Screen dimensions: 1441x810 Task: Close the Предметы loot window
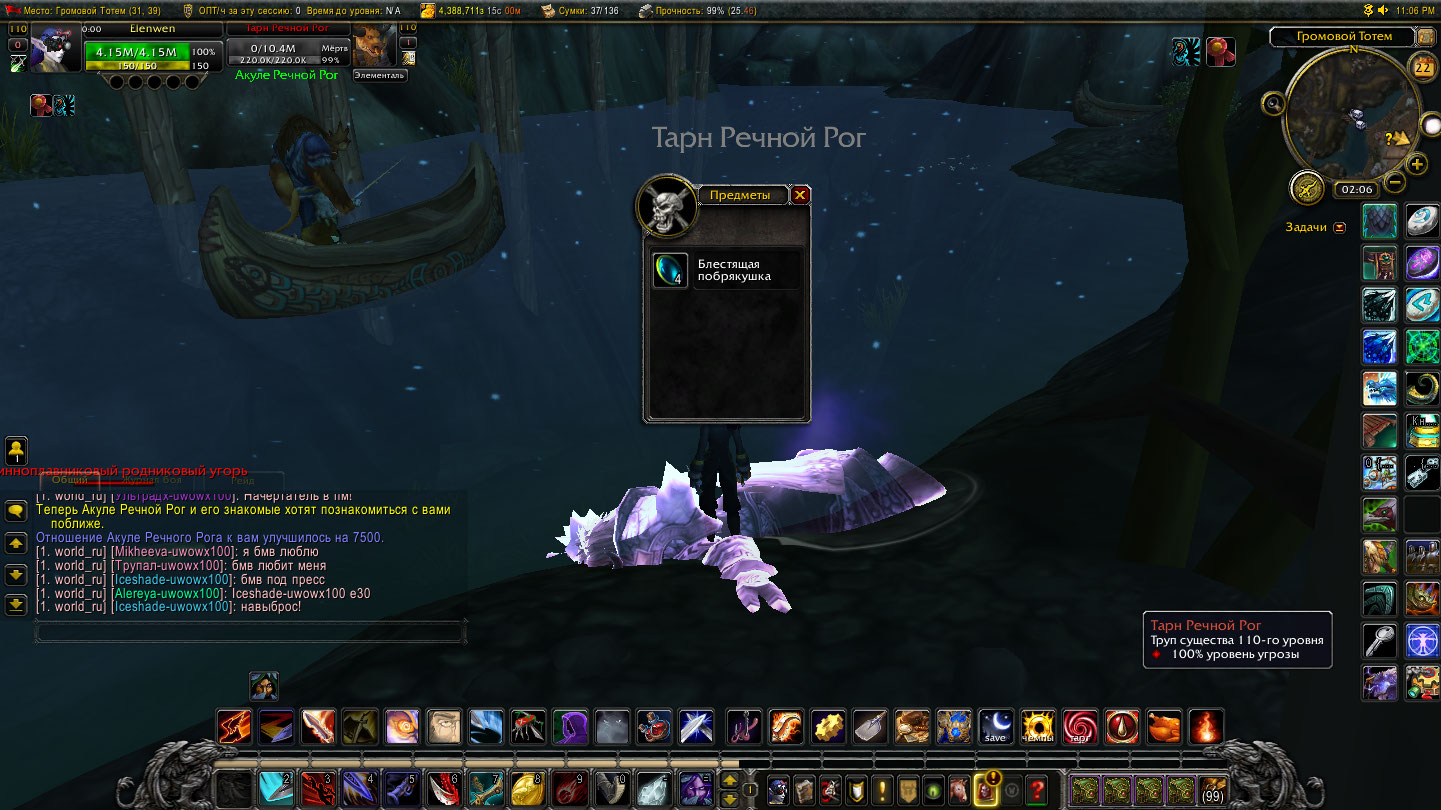pyautogui.click(x=799, y=195)
